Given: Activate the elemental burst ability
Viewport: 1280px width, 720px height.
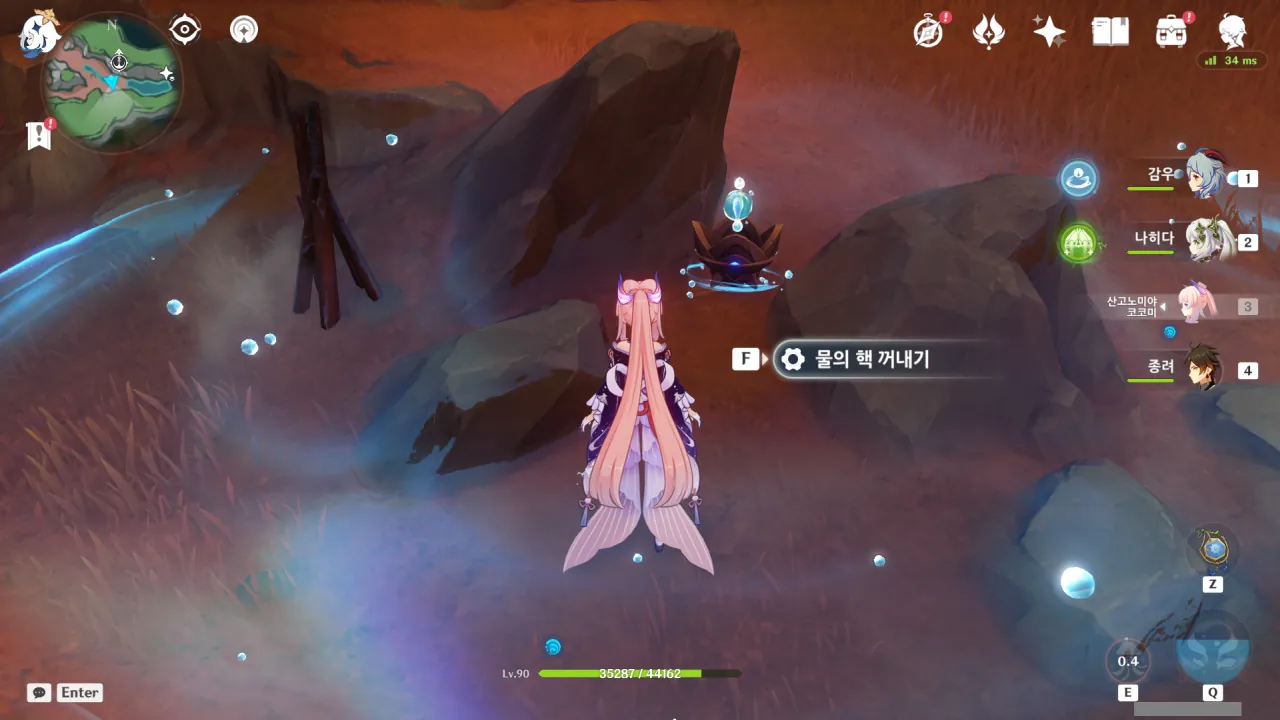Looking at the screenshot, I should [x=1212, y=648].
